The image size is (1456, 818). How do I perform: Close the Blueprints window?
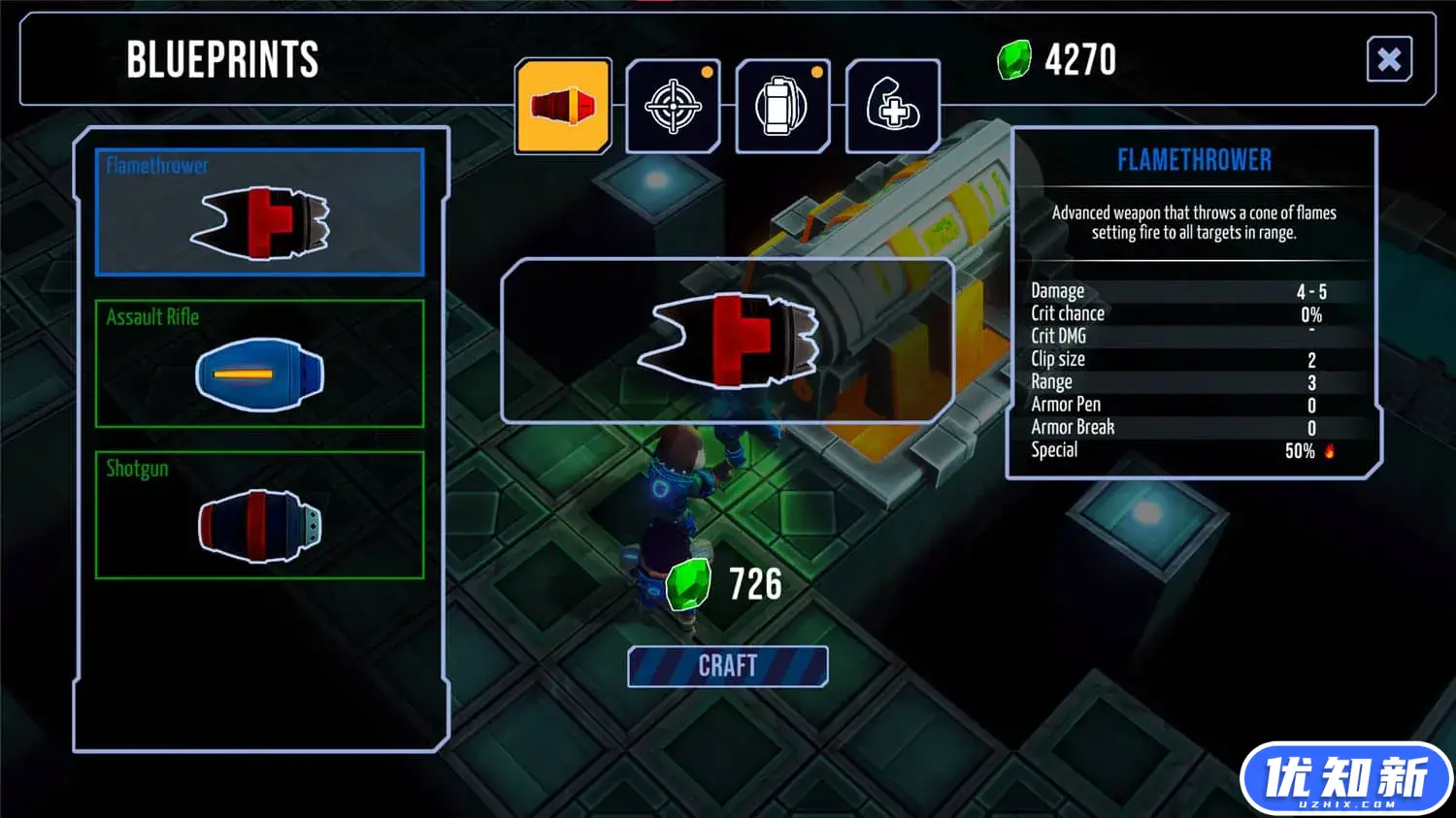[1388, 60]
